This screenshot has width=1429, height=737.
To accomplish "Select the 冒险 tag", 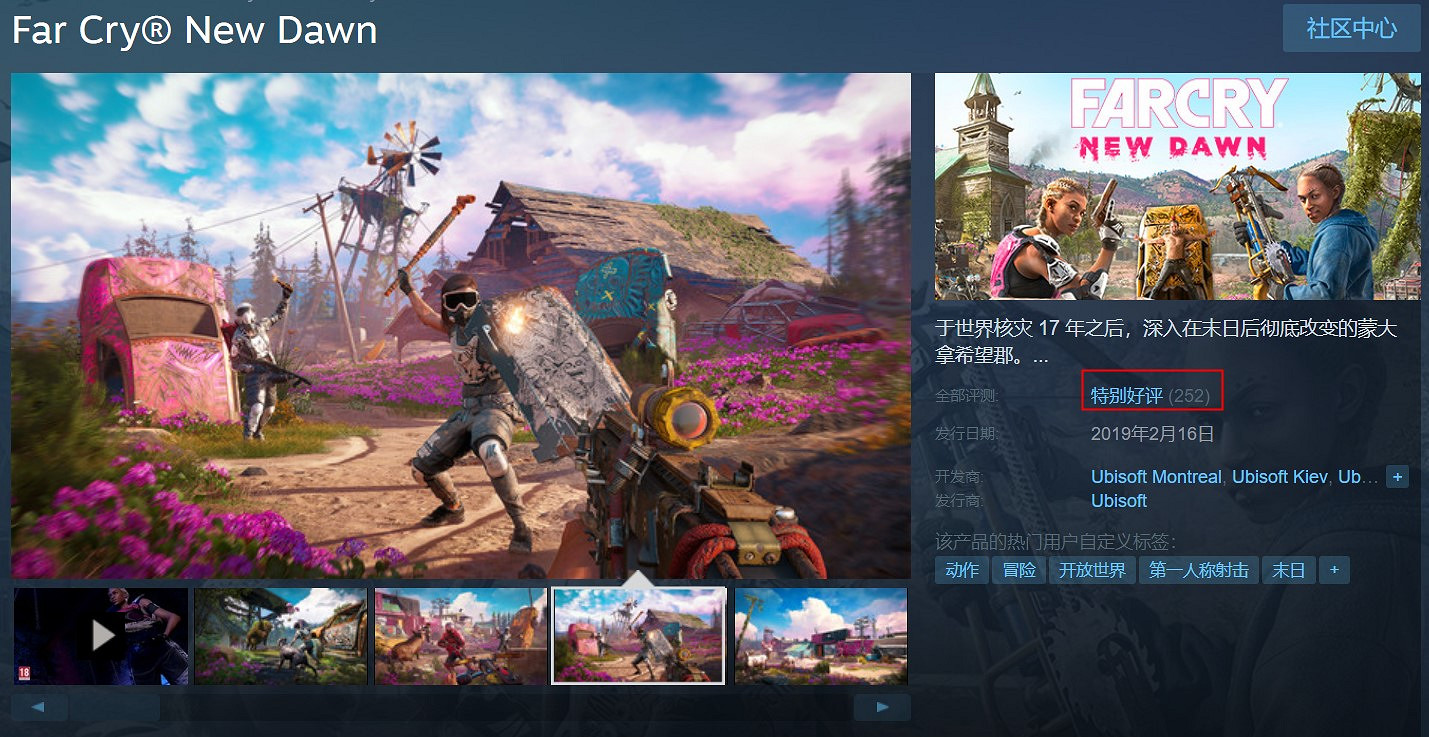I will click(1018, 569).
